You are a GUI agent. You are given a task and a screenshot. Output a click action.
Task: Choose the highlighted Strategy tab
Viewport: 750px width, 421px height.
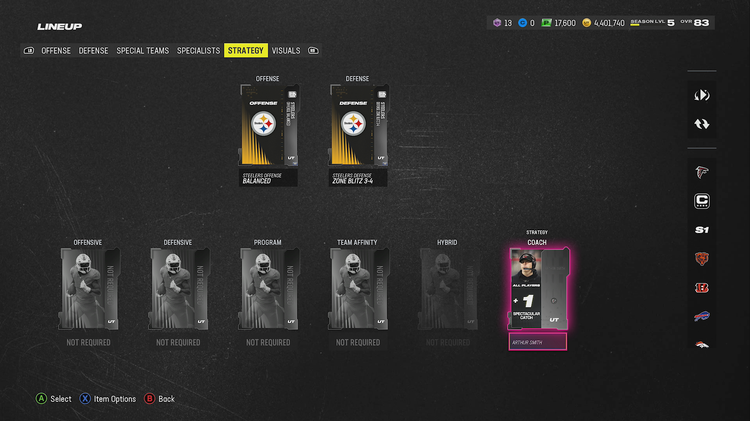(x=245, y=50)
